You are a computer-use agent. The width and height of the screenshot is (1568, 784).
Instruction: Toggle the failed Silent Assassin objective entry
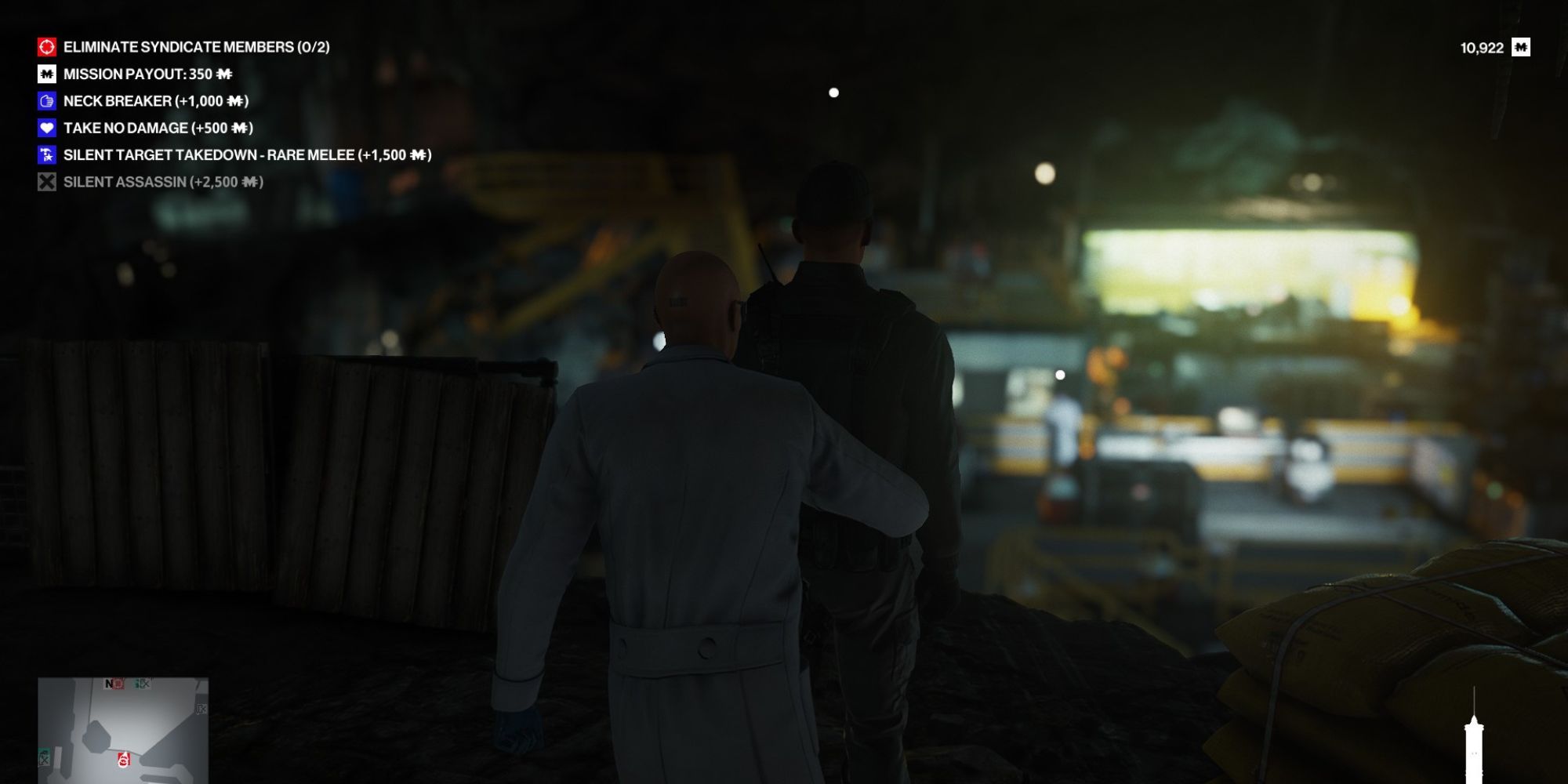(165, 182)
